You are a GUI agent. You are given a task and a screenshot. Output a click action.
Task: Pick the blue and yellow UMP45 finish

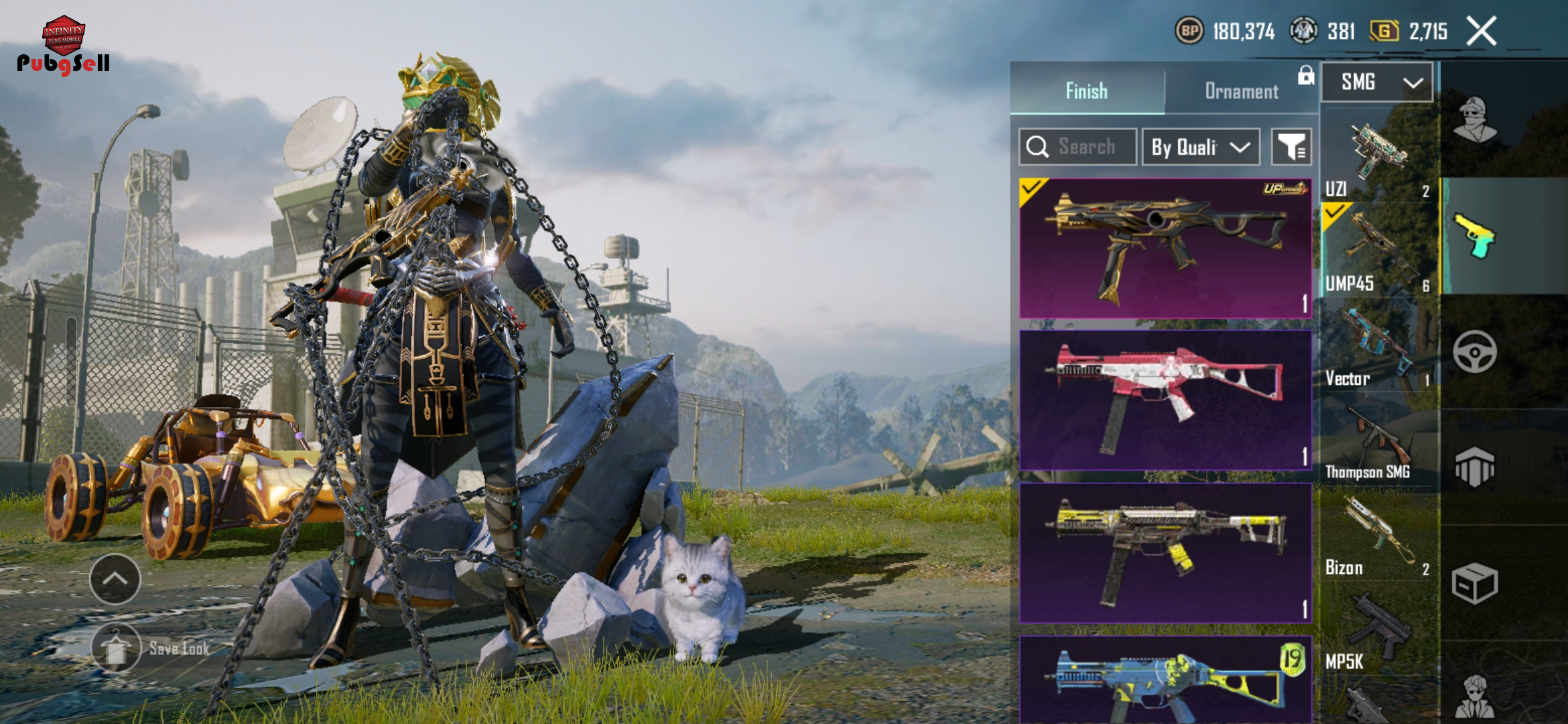(x=1165, y=680)
